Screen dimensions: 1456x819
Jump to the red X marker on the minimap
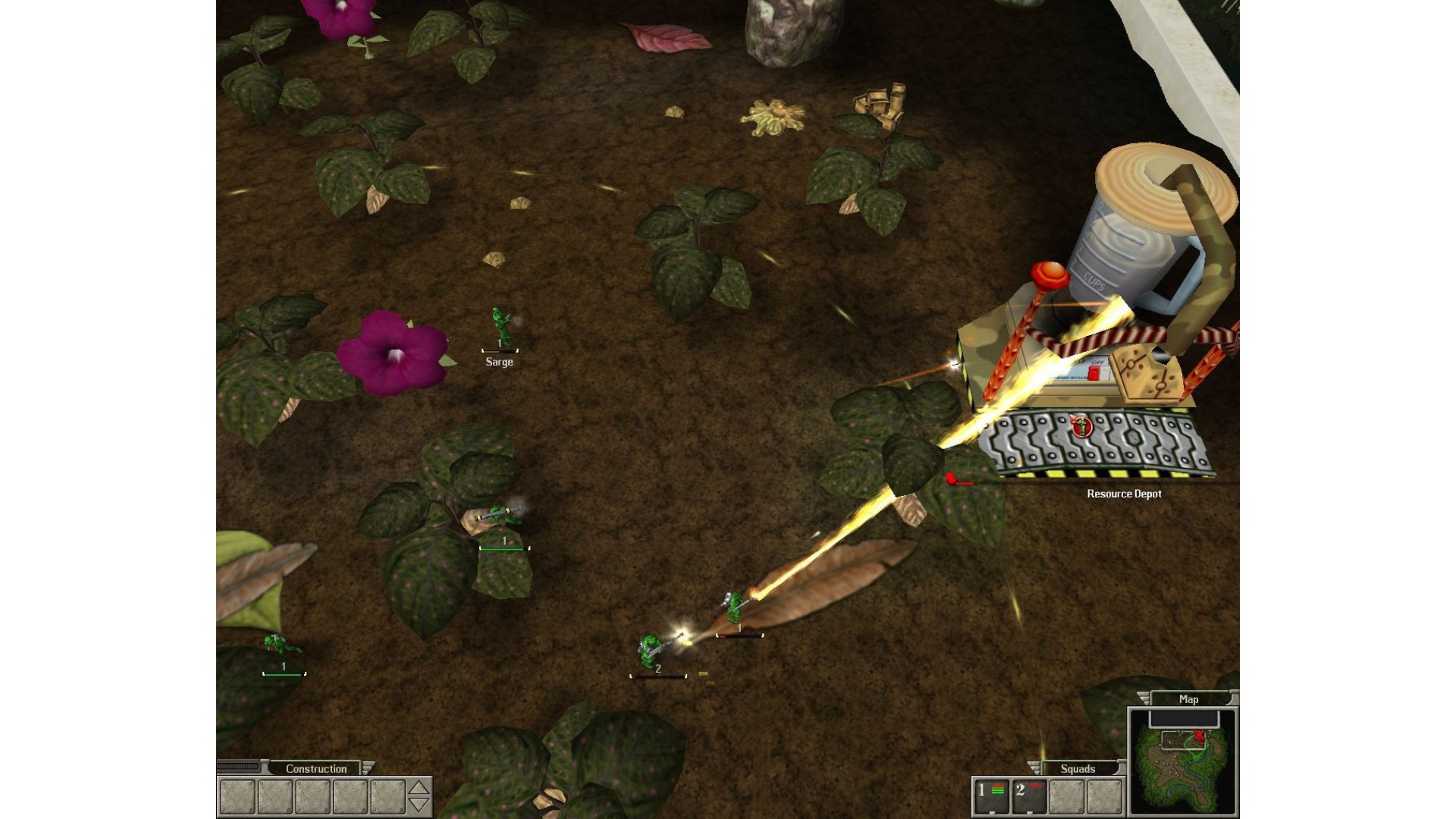click(1199, 735)
